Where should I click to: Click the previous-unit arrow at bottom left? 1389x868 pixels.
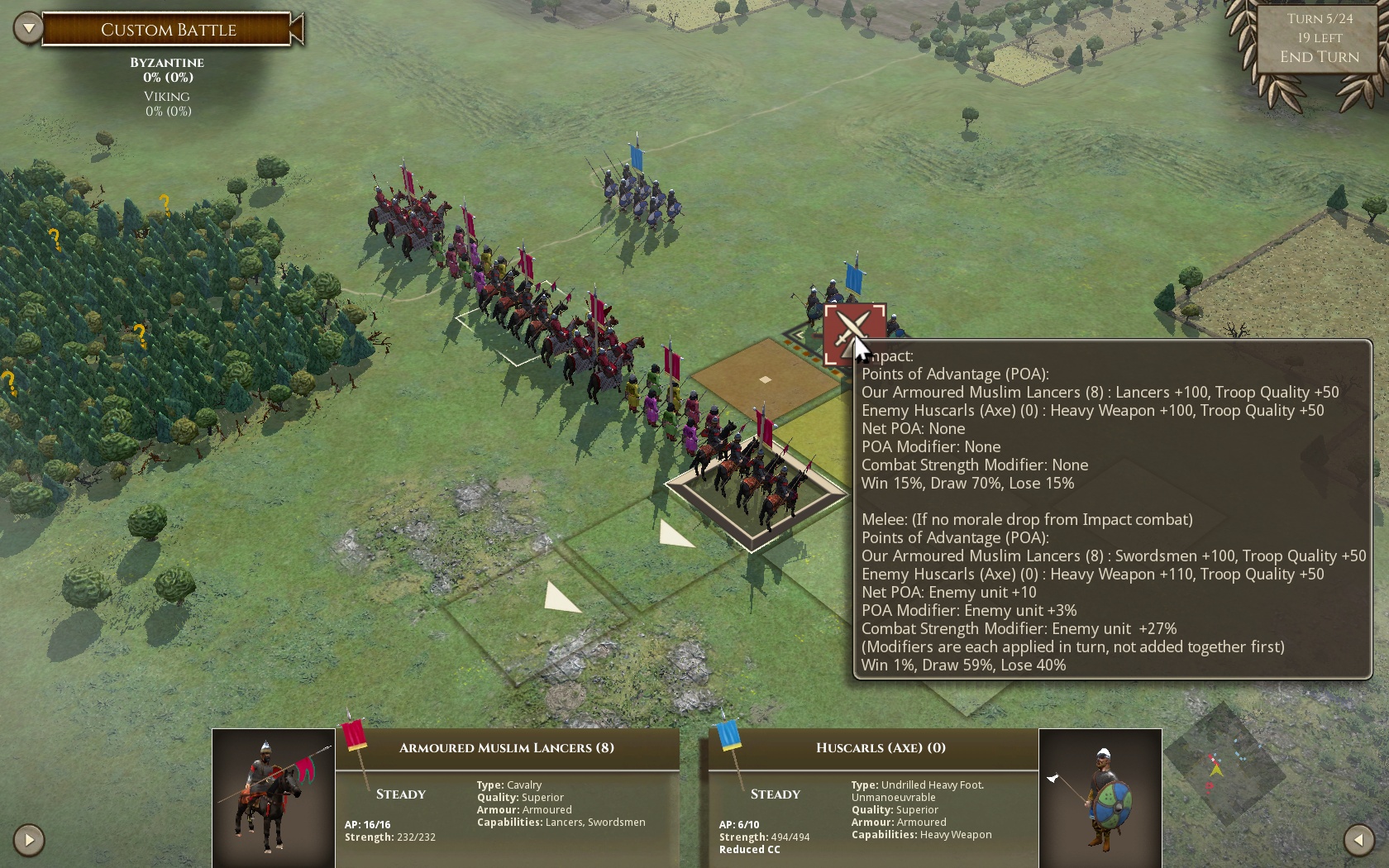(x=28, y=840)
